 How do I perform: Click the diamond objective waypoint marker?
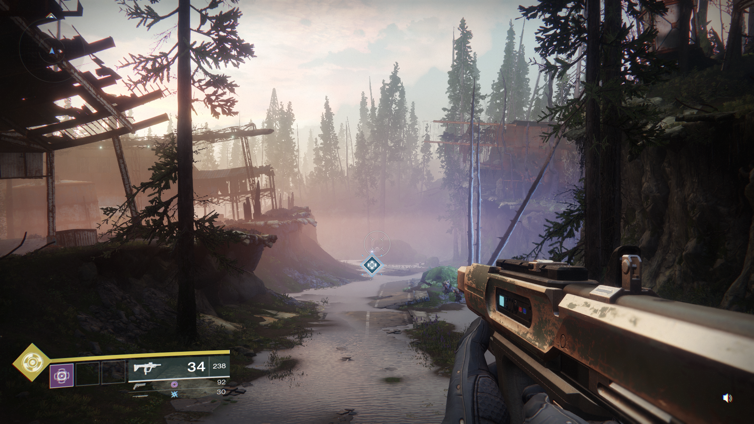click(372, 265)
